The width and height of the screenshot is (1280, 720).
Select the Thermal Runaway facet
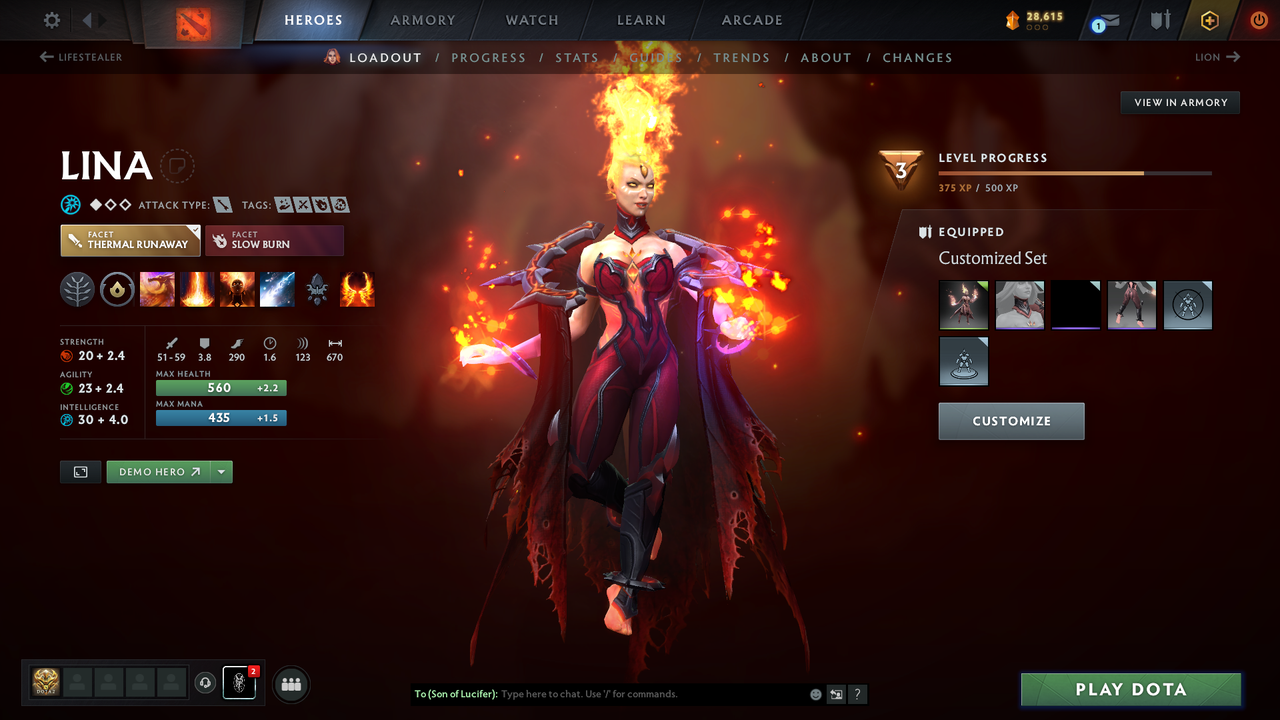coord(130,240)
